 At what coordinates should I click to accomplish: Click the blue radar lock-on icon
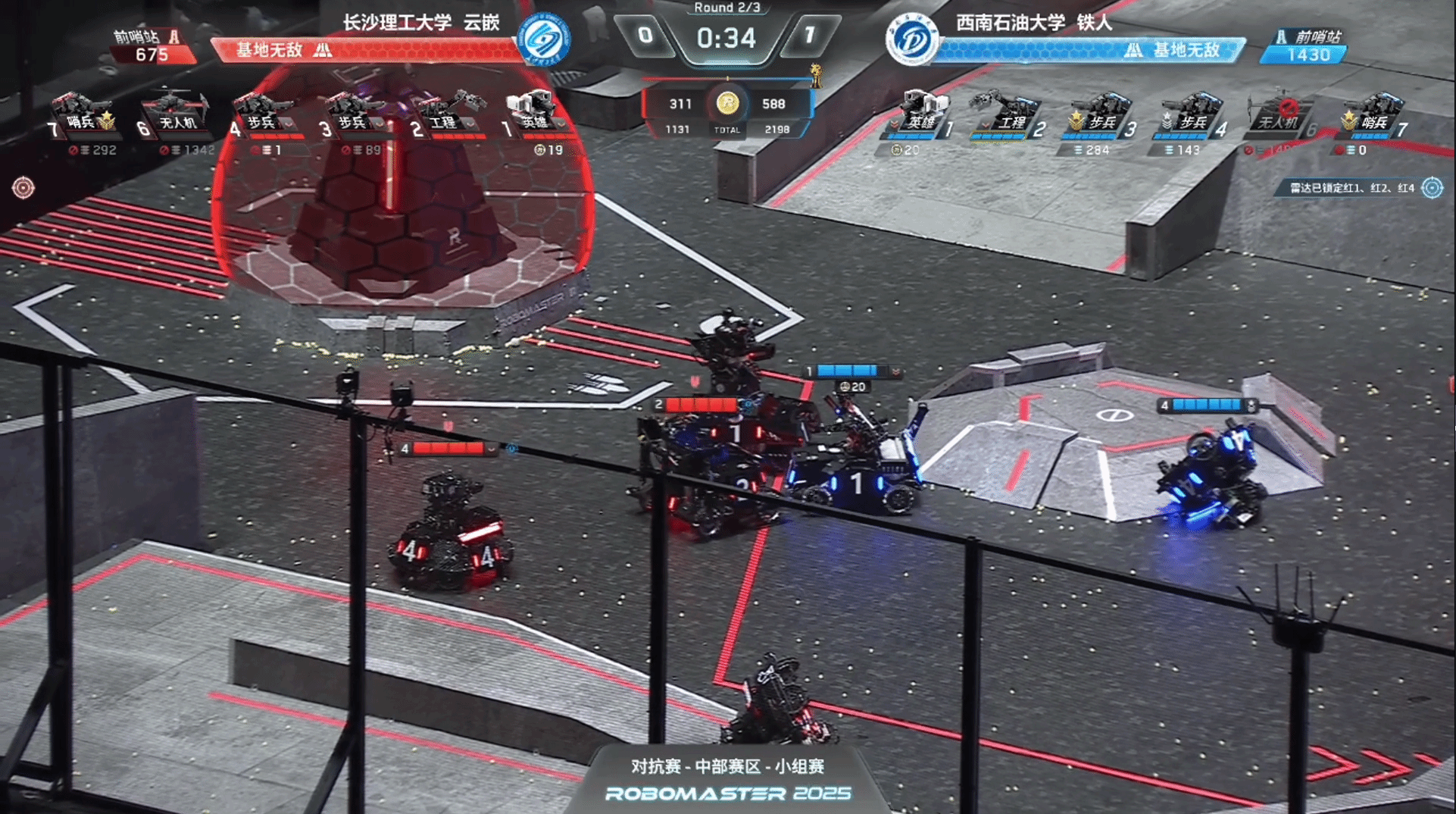(1432, 187)
